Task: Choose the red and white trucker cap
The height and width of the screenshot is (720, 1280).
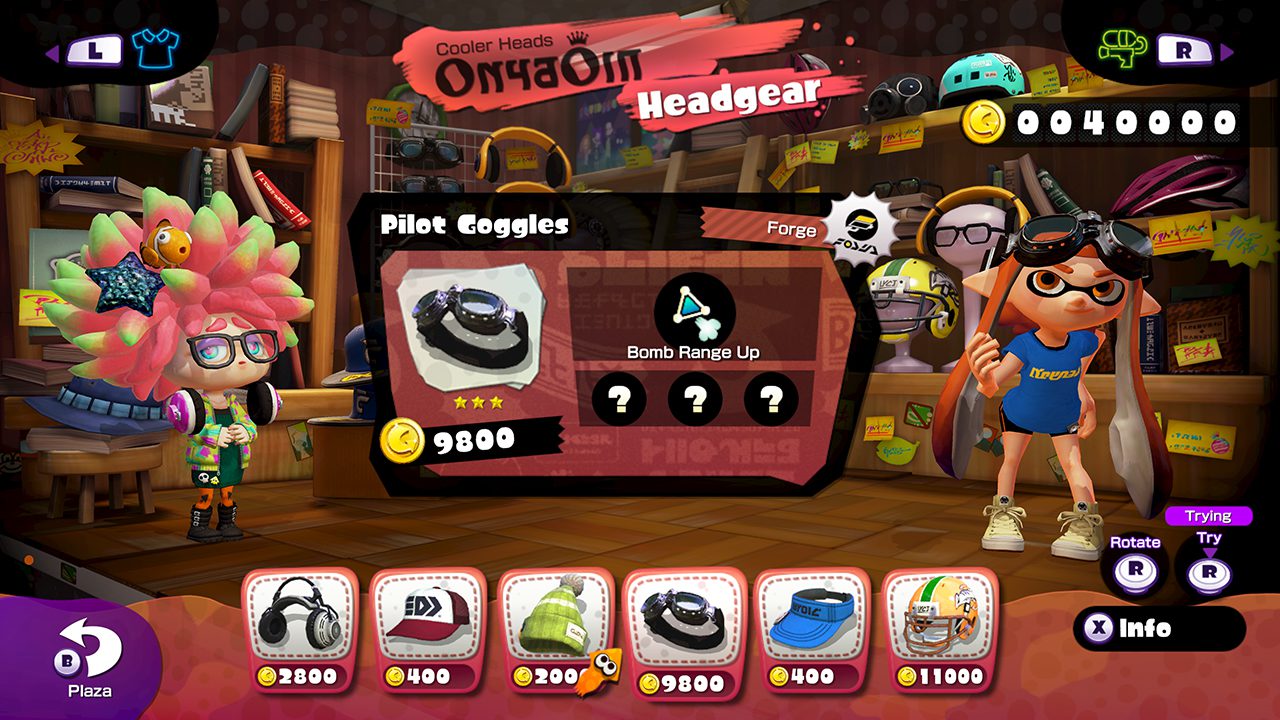Action: (x=427, y=629)
